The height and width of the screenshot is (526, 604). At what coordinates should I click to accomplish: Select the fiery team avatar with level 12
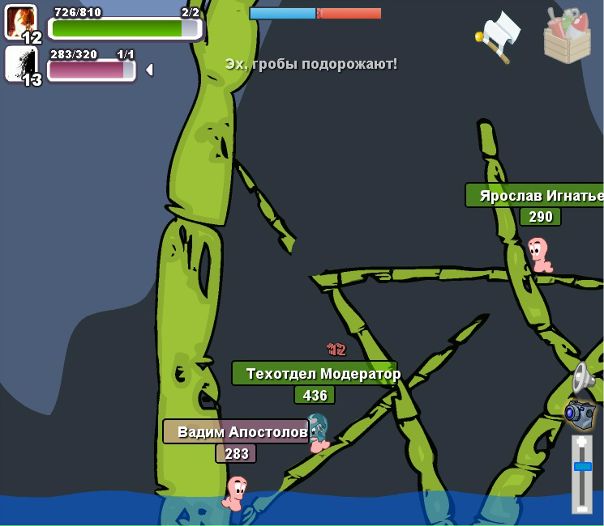(21, 22)
